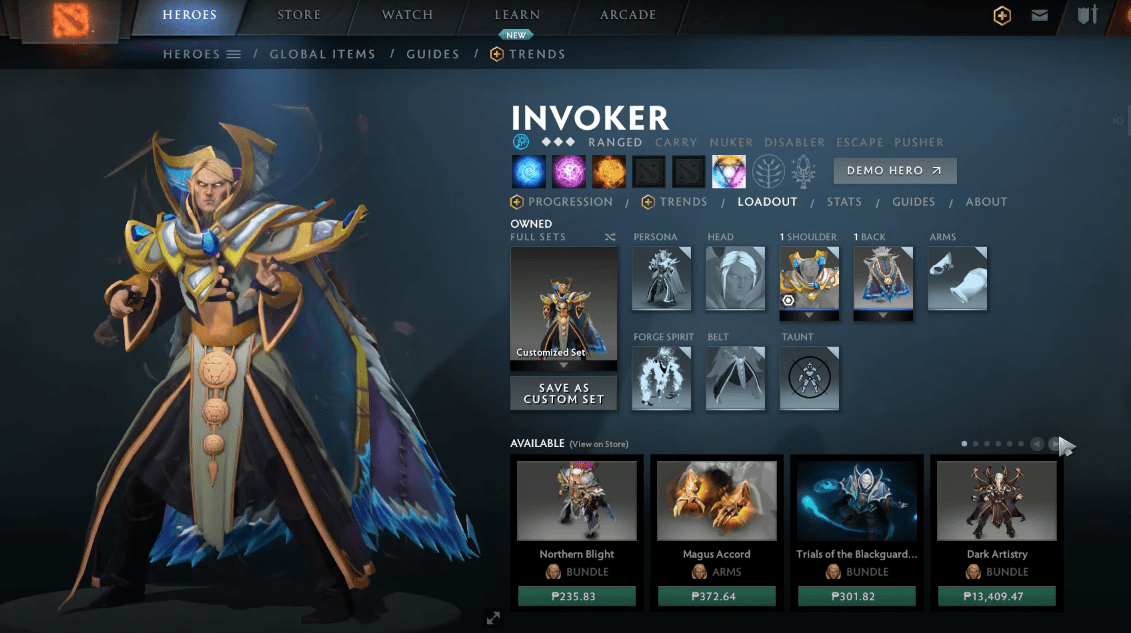Open the mail envelope icon
Viewport: 1131px width, 633px height.
point(1040,15)
